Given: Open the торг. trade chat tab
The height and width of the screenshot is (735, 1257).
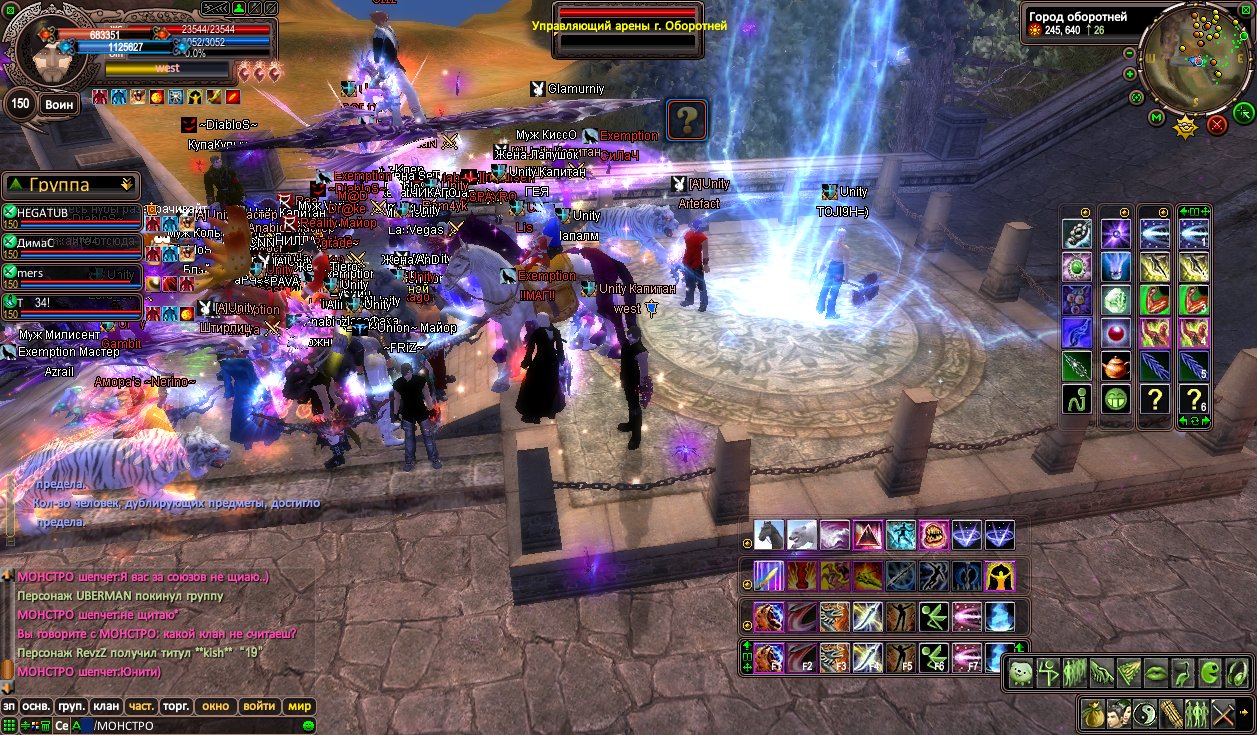Looking at the screenshot, I should (177, 706).
